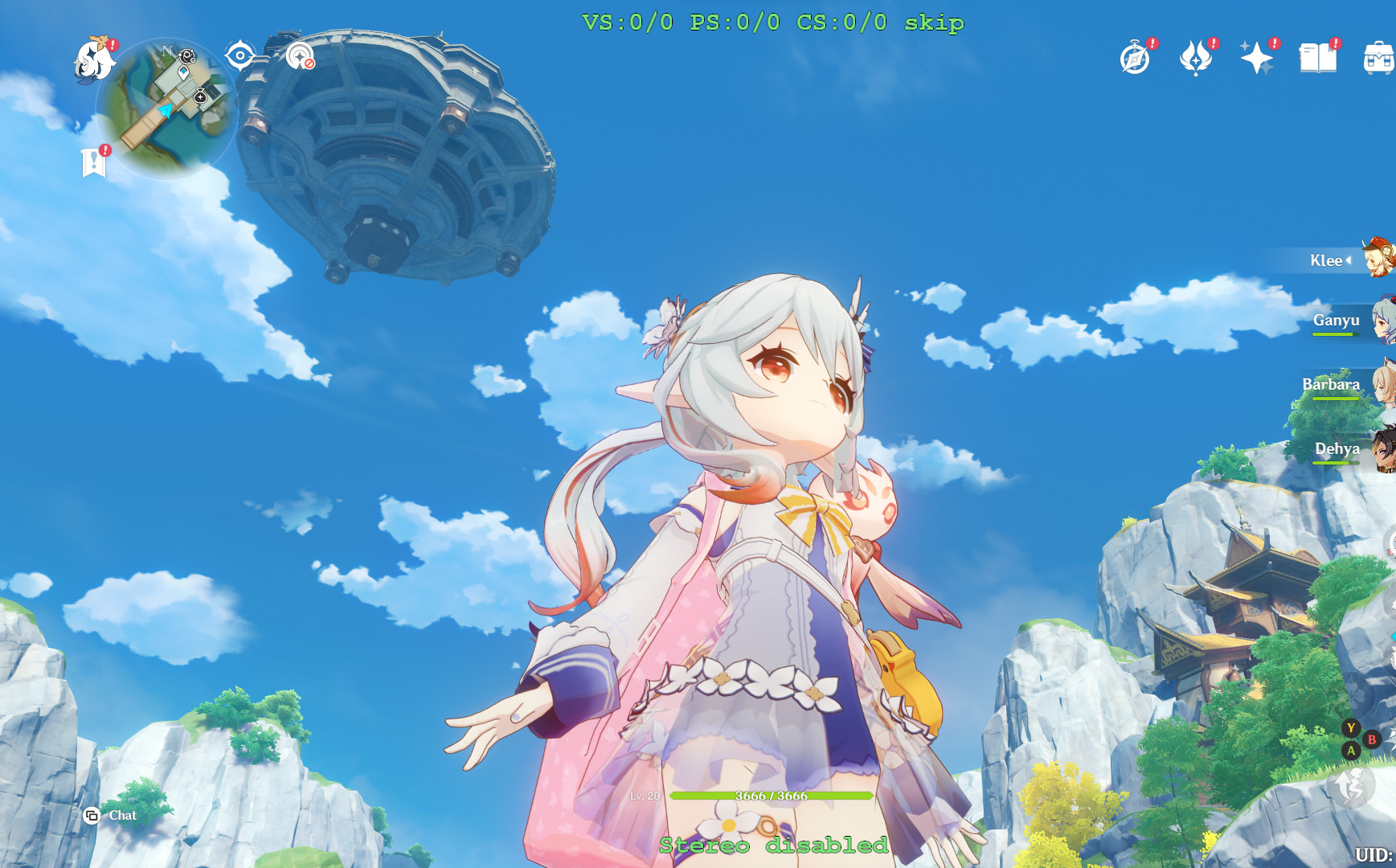Click the eye tracking icon near the minimap
Screen dimensions: 1396x868
[x=239, y=55]
